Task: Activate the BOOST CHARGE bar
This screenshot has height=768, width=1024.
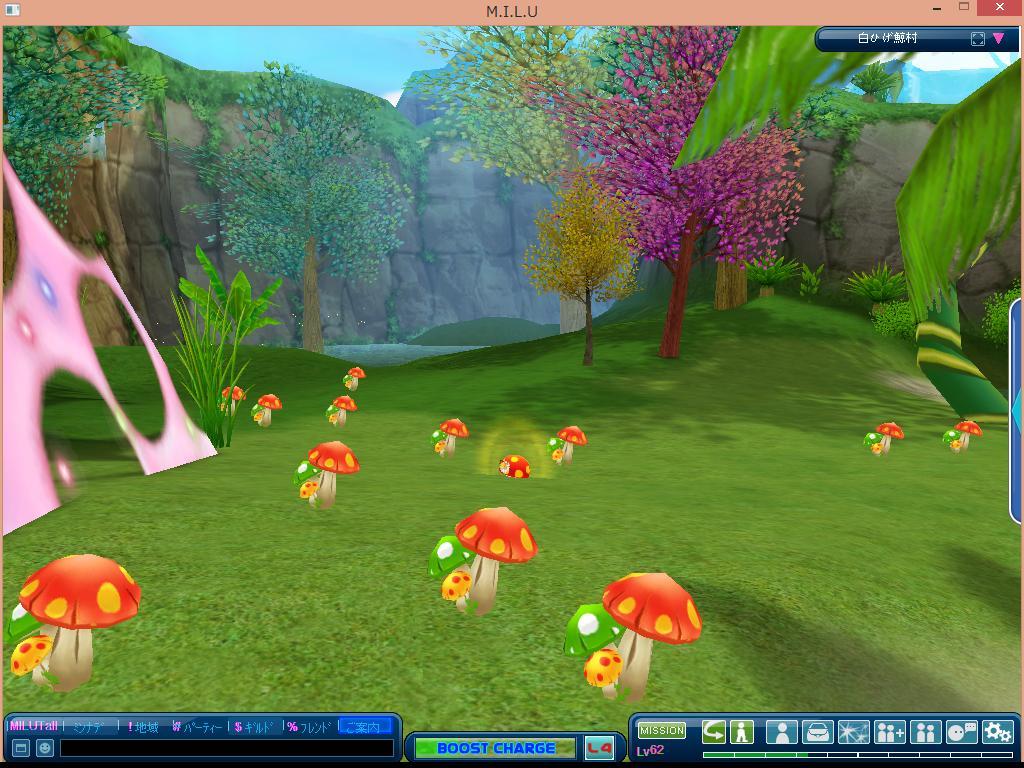Action: (495, 748)
